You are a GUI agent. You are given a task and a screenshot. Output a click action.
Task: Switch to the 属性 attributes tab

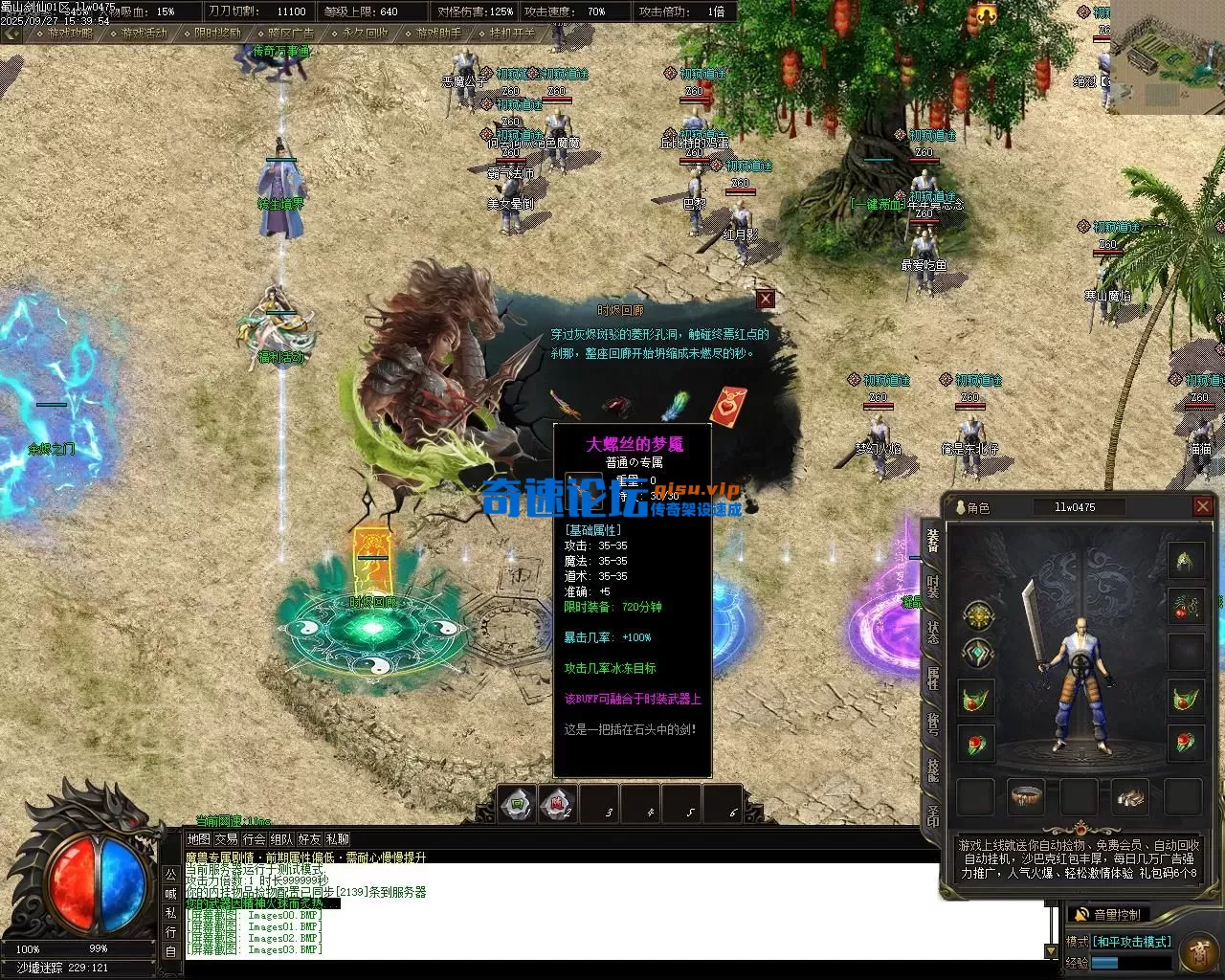pos(932,679)
